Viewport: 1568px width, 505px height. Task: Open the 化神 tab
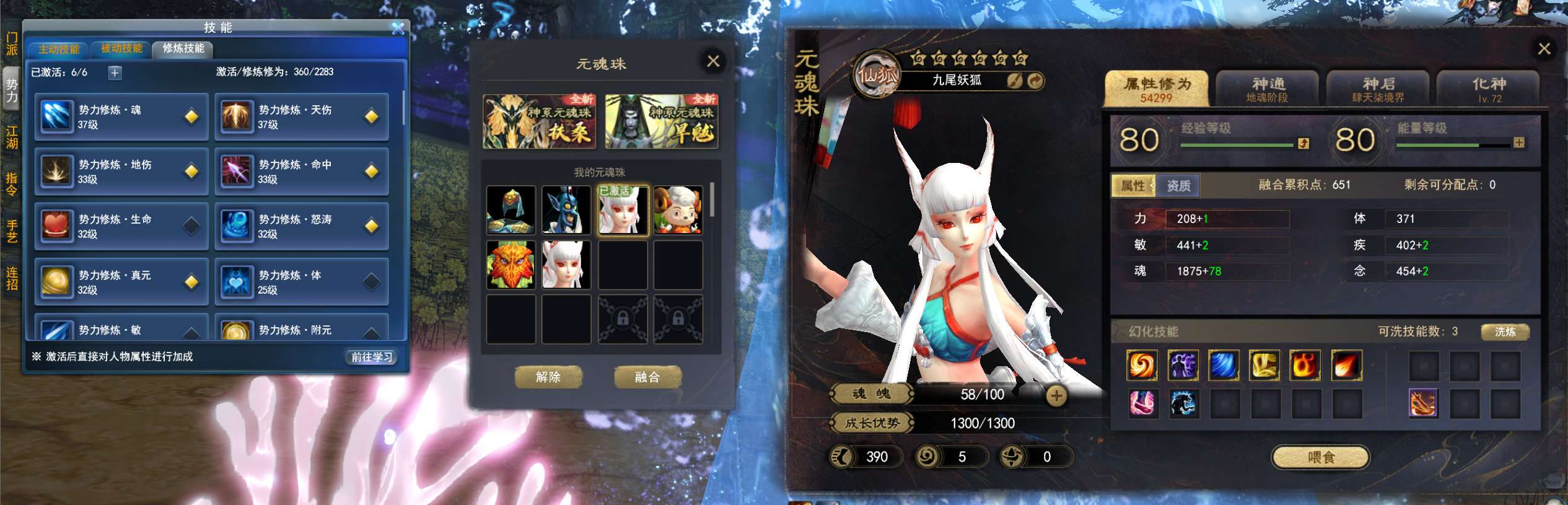(1488, 89)
